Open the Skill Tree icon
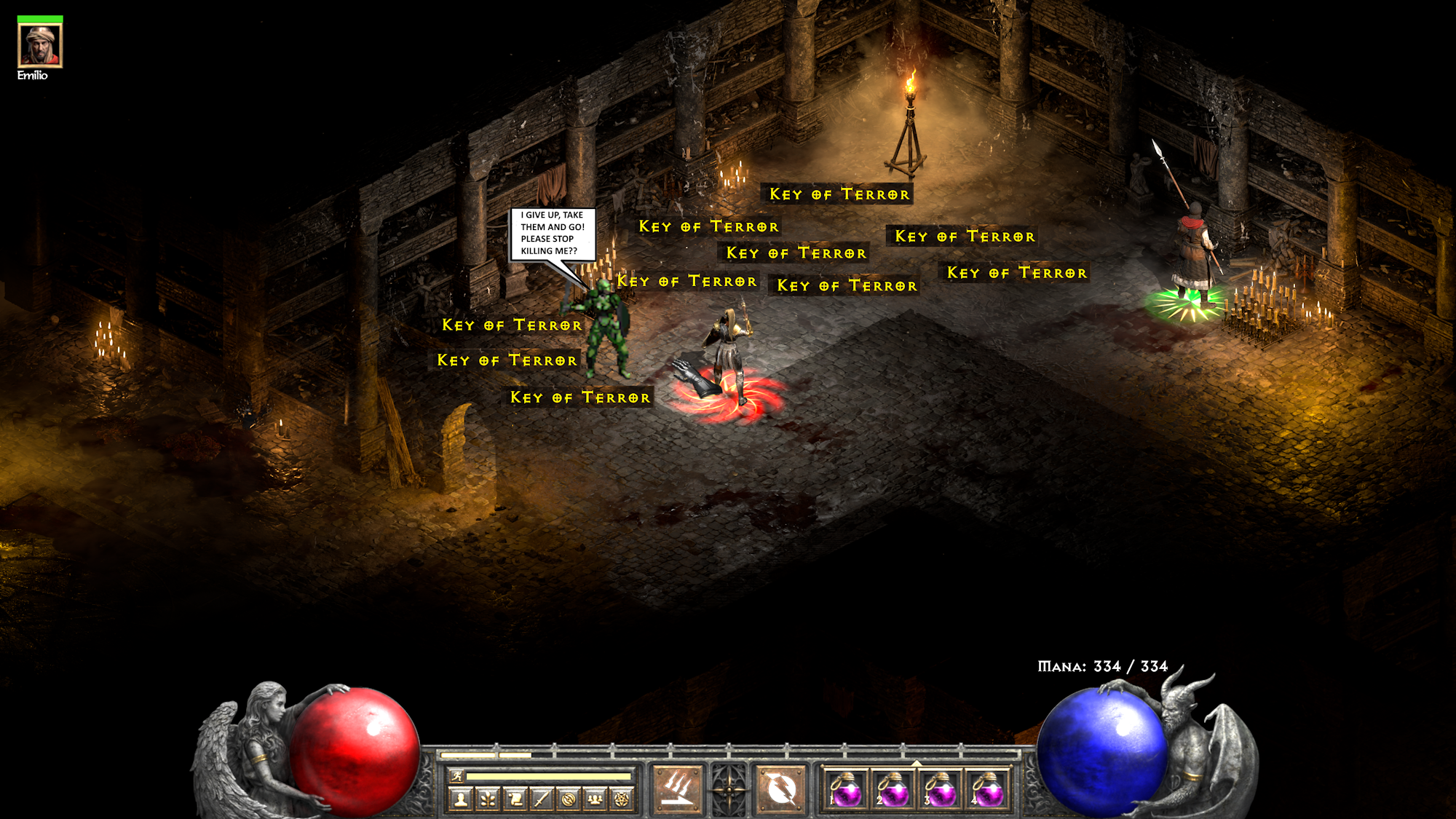This screenshot has height=819, width=1456. (488, 799)
